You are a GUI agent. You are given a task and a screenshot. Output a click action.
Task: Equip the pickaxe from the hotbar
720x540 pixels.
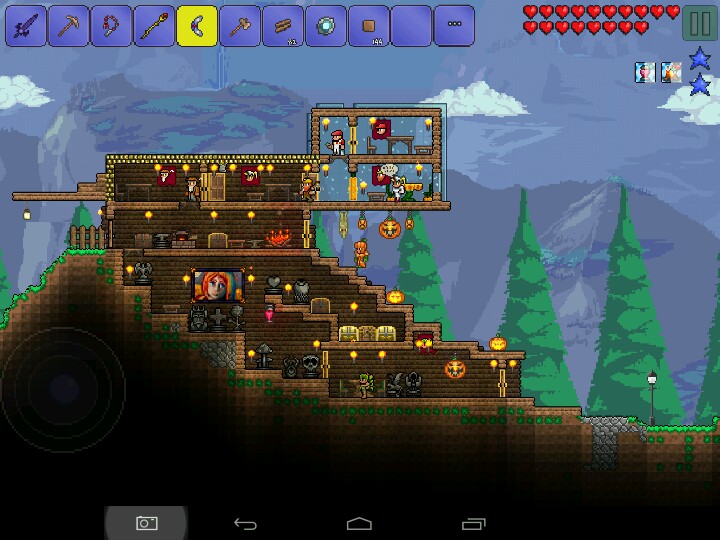[x=69, y=26]
